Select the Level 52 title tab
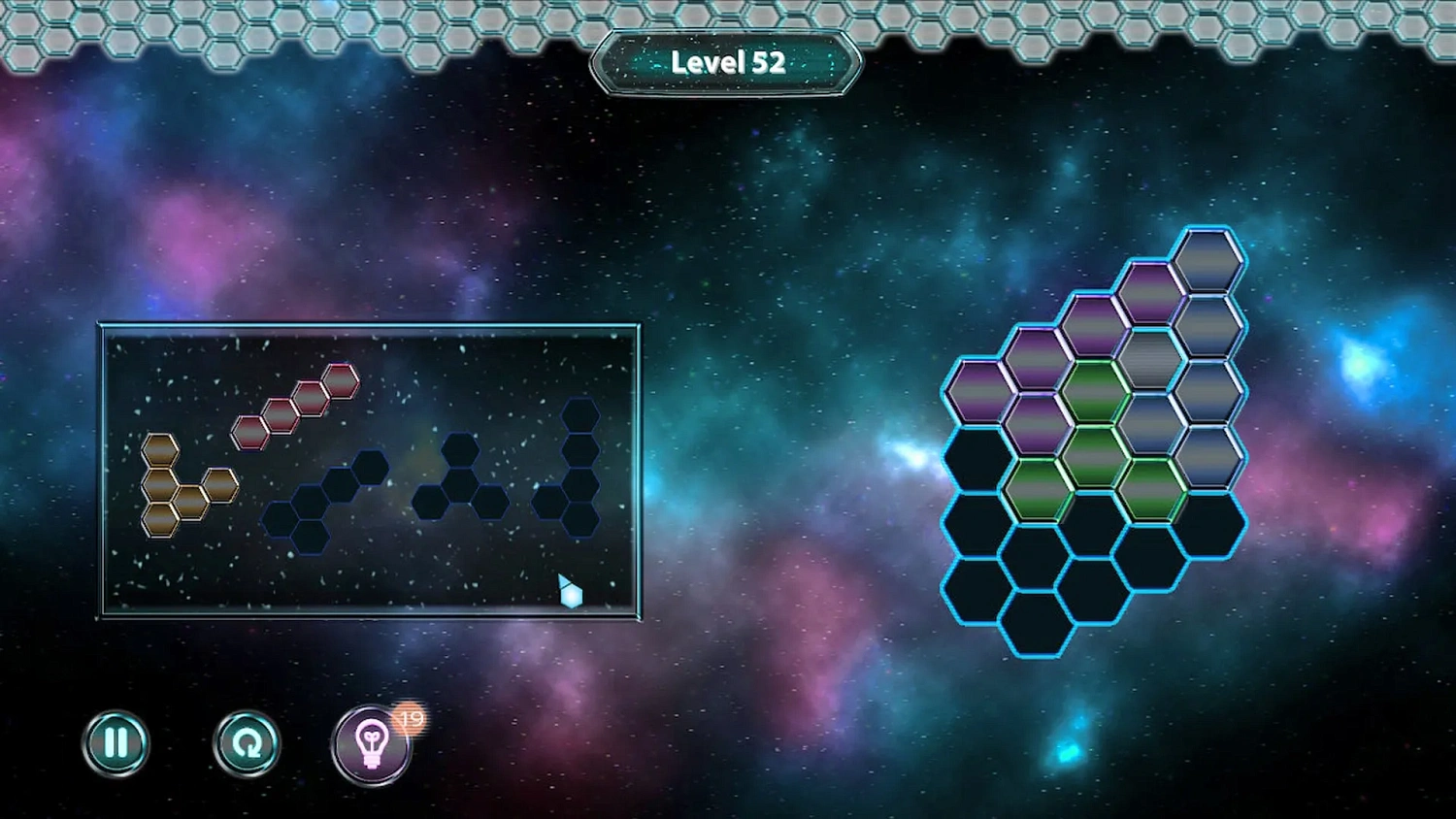 click(726, 62)
